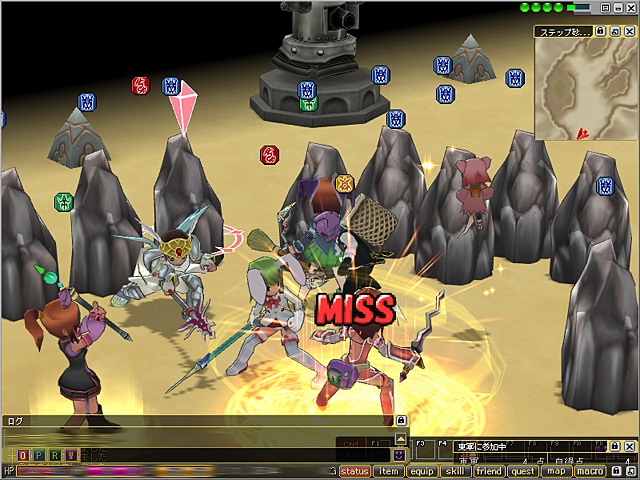Select the P chat channel button
640x480 pixels.
click(x=39, y=455)
